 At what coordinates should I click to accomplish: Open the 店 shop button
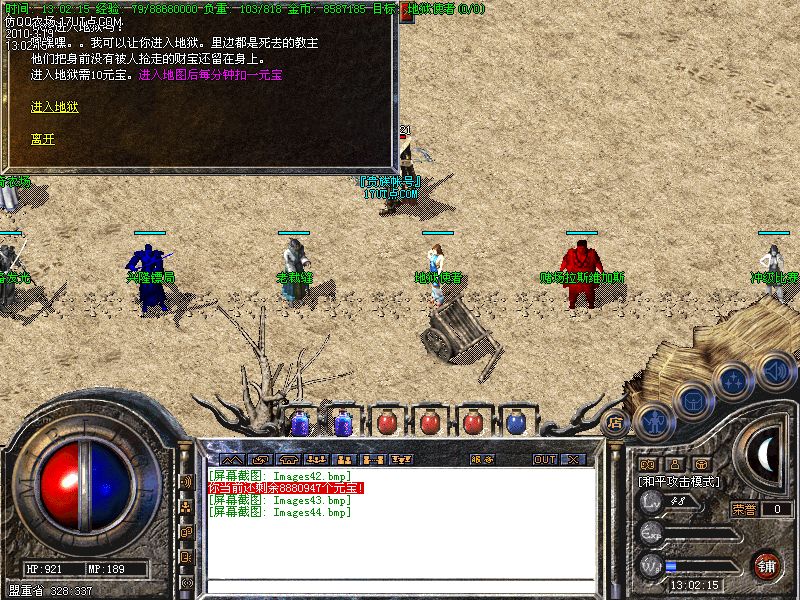615,423
